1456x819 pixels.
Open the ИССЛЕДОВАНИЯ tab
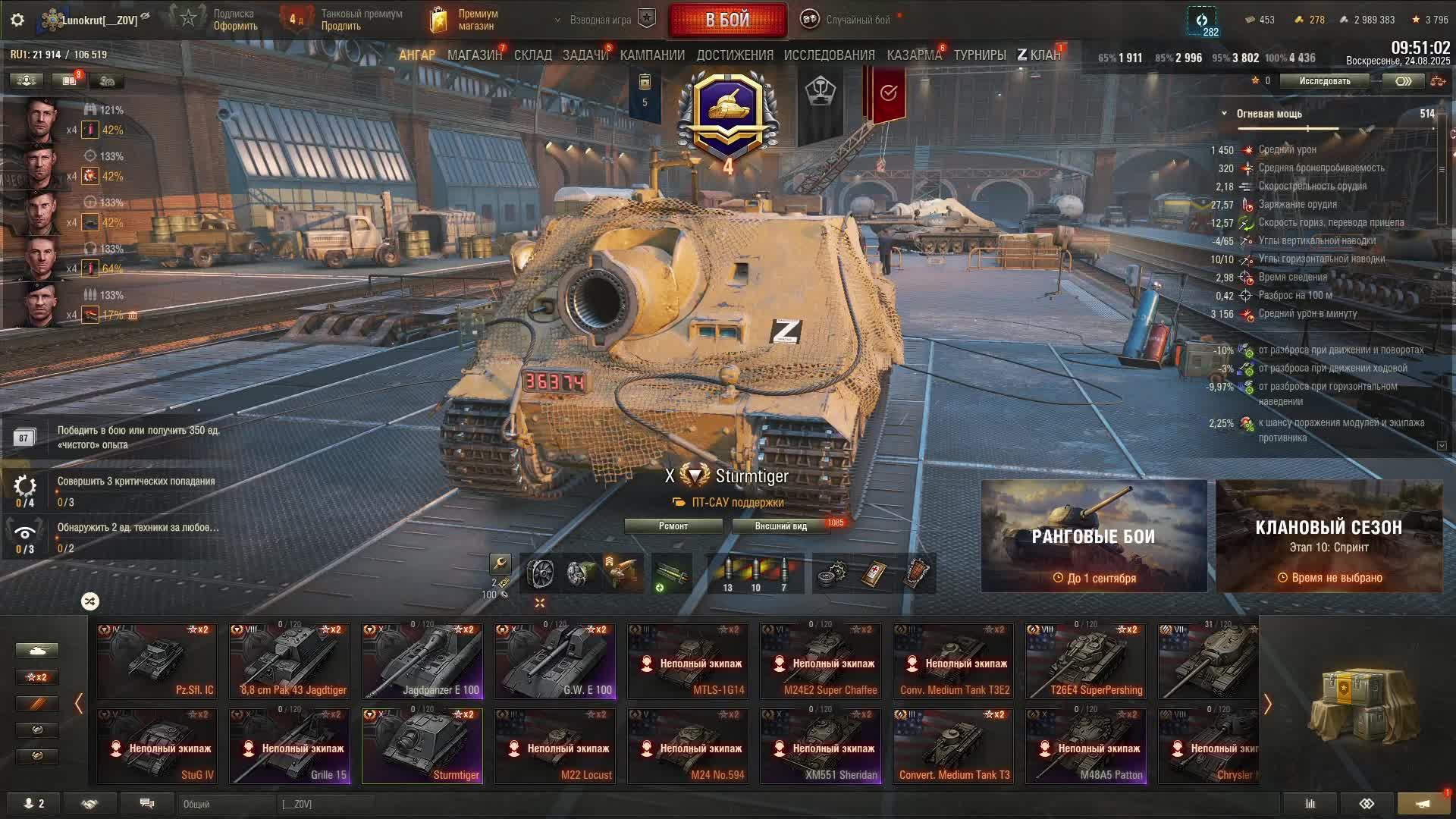point(829,55)
